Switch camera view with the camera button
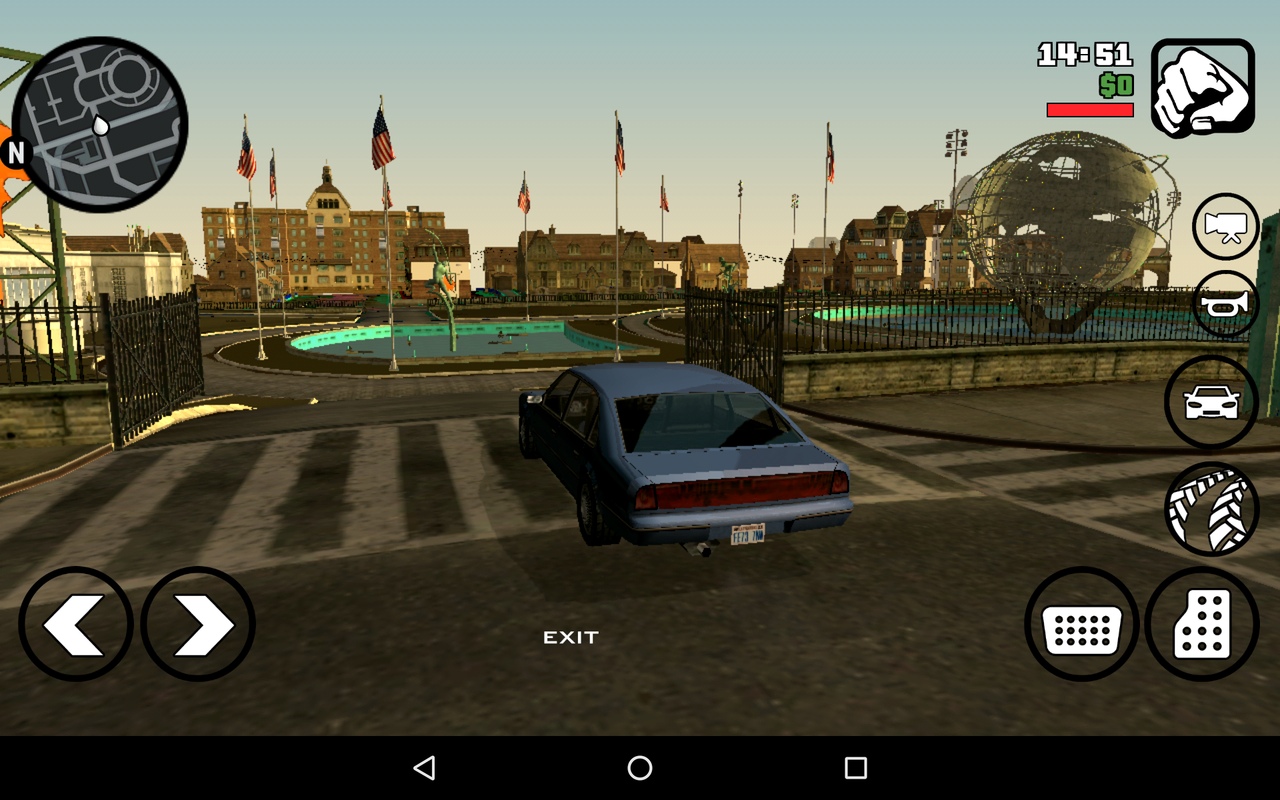1280x800 pixels. pos(1225,227)
